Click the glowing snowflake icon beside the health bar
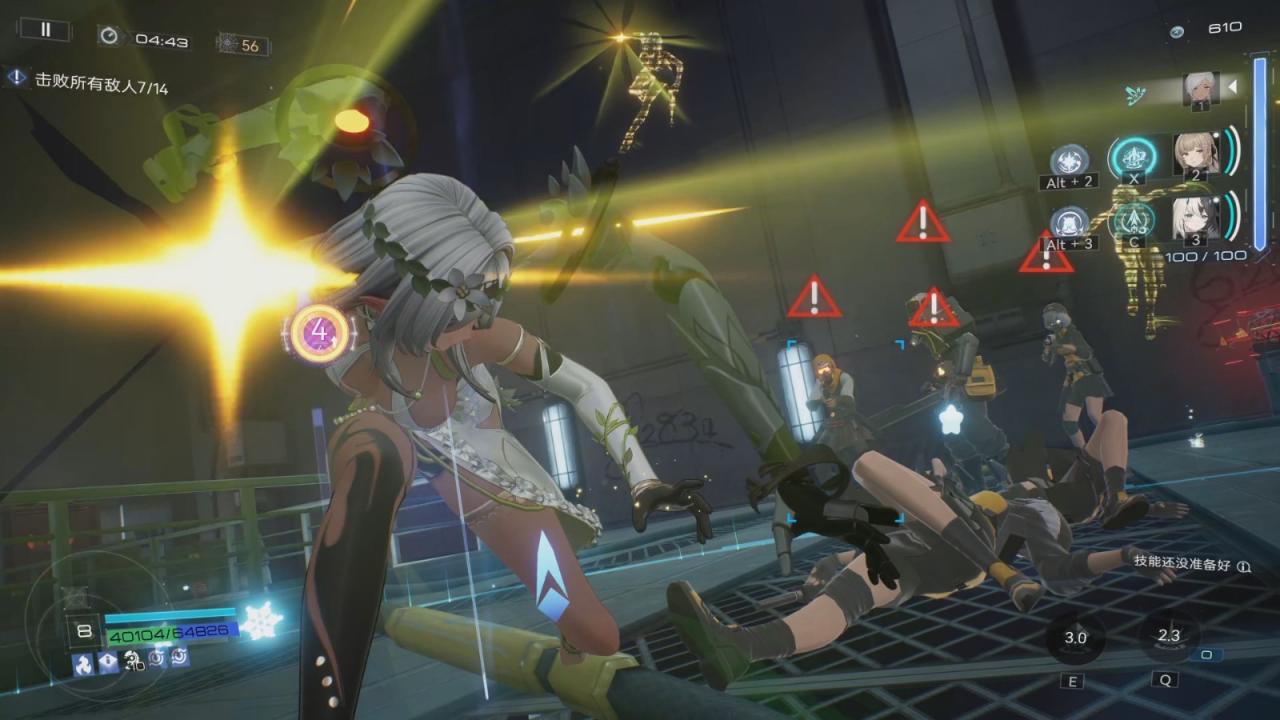1280x720 pixels. [262, 621]
